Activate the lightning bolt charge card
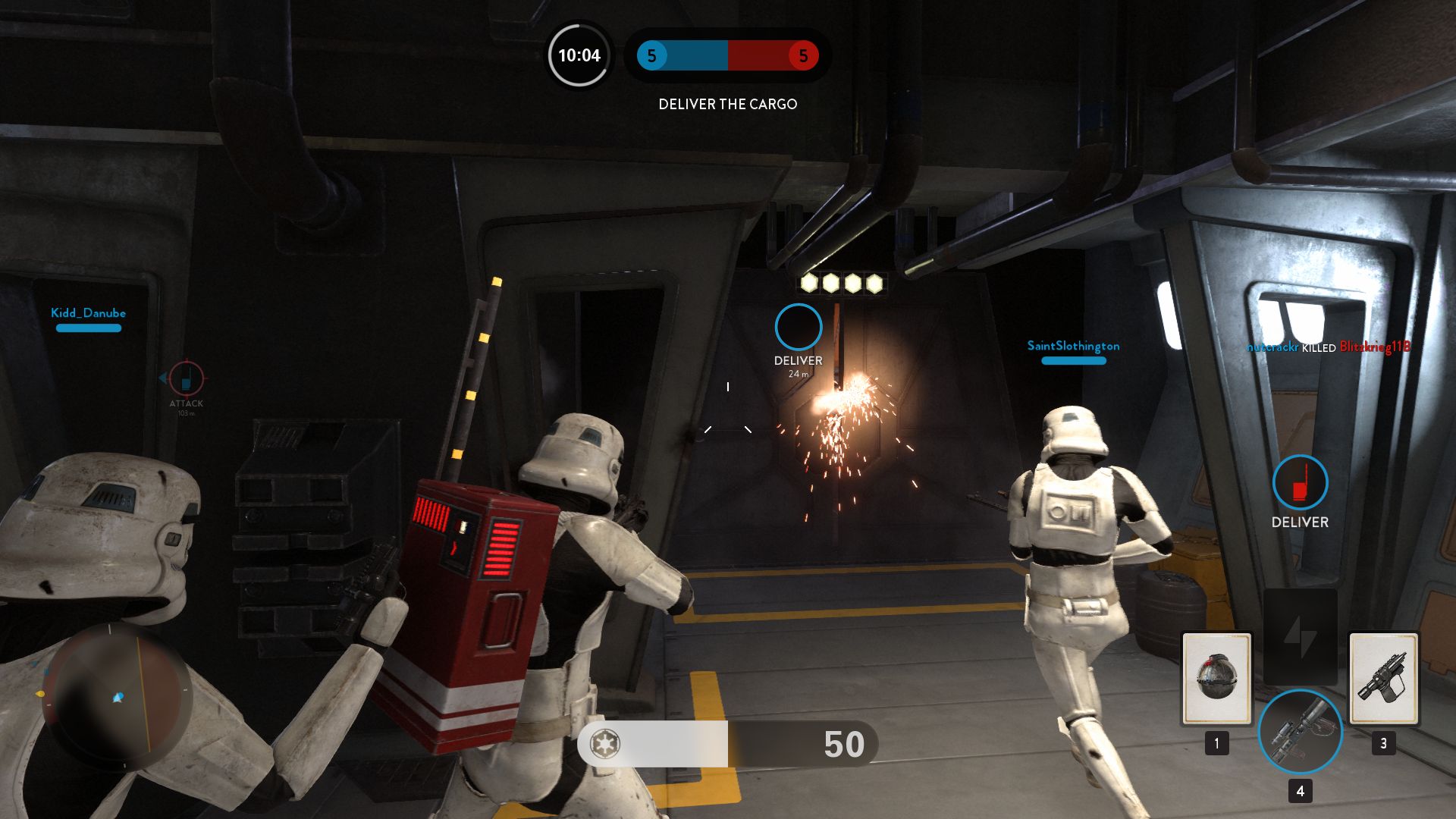 pos(1300,637)
